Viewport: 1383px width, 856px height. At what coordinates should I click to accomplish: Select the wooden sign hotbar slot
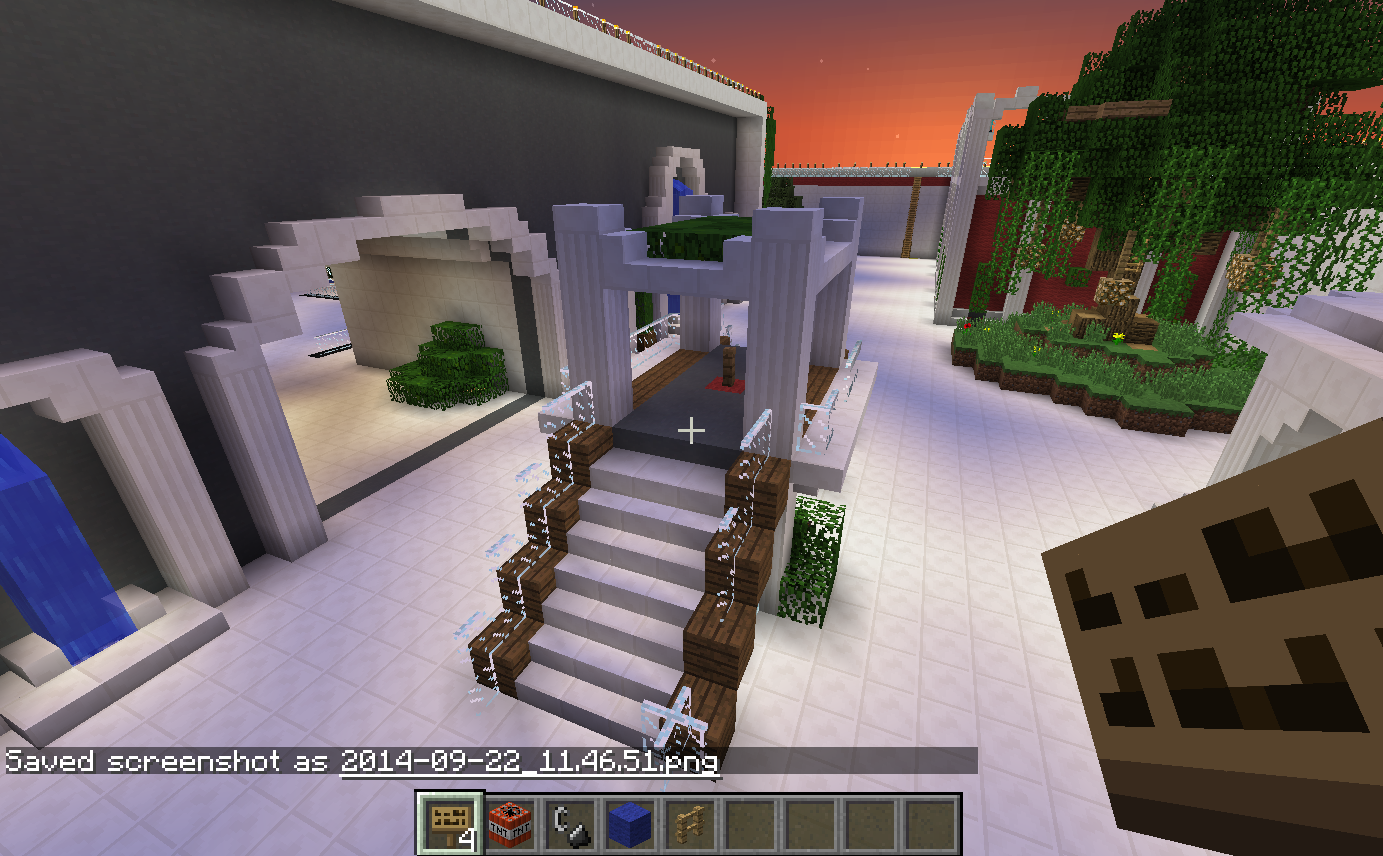(x=451, y=824)
